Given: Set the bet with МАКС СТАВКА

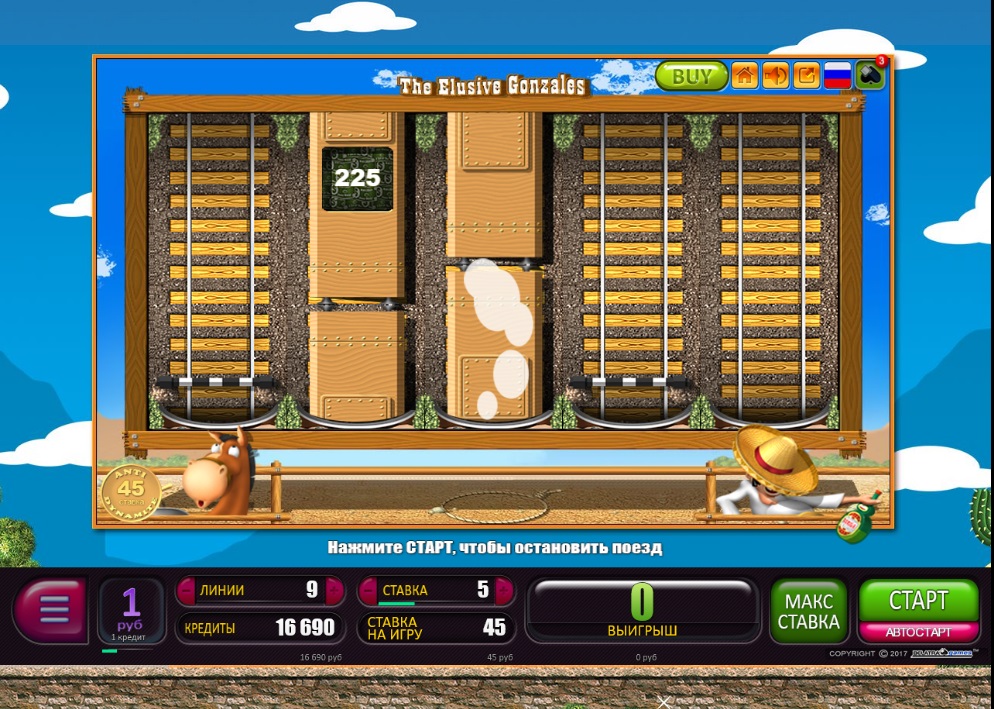Looking at the screenshot, I should click(808, 611).
